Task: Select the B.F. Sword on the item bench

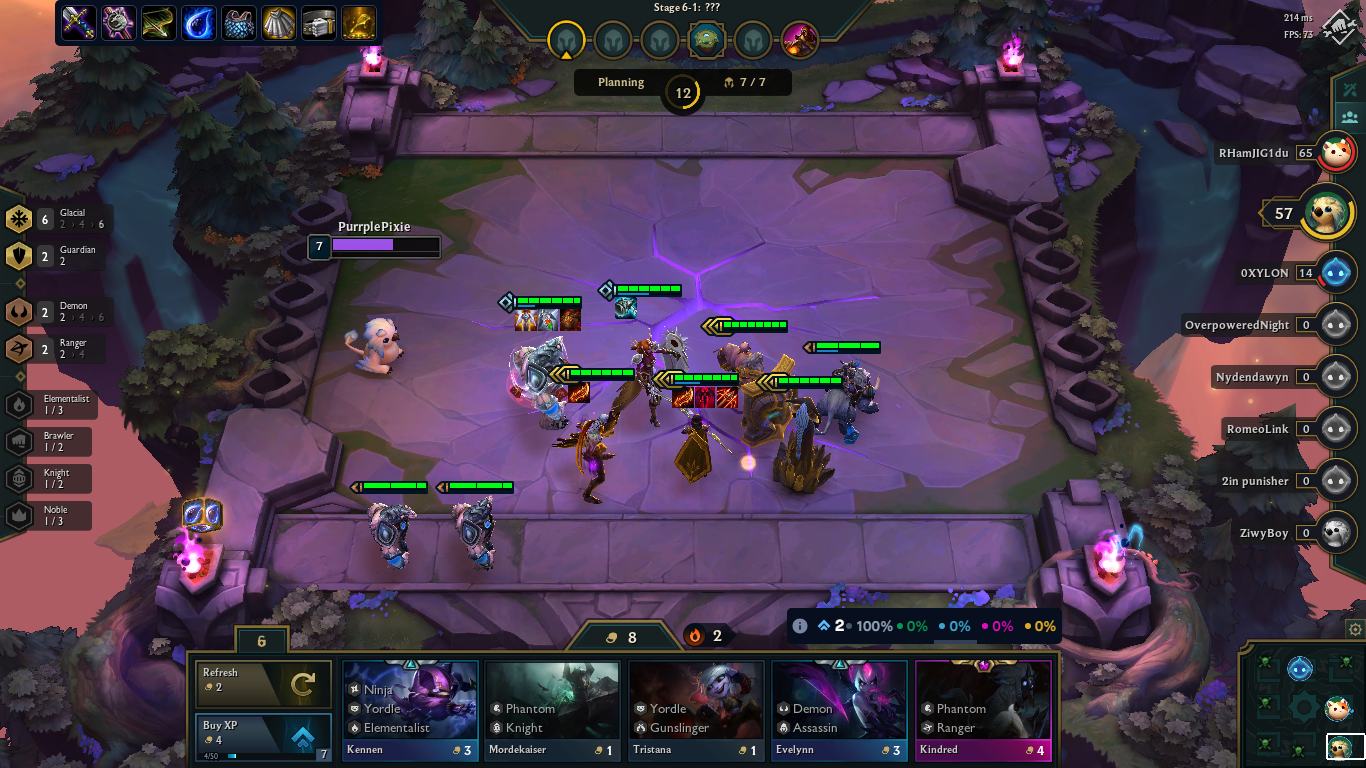Action: click(x=78, y=22)
